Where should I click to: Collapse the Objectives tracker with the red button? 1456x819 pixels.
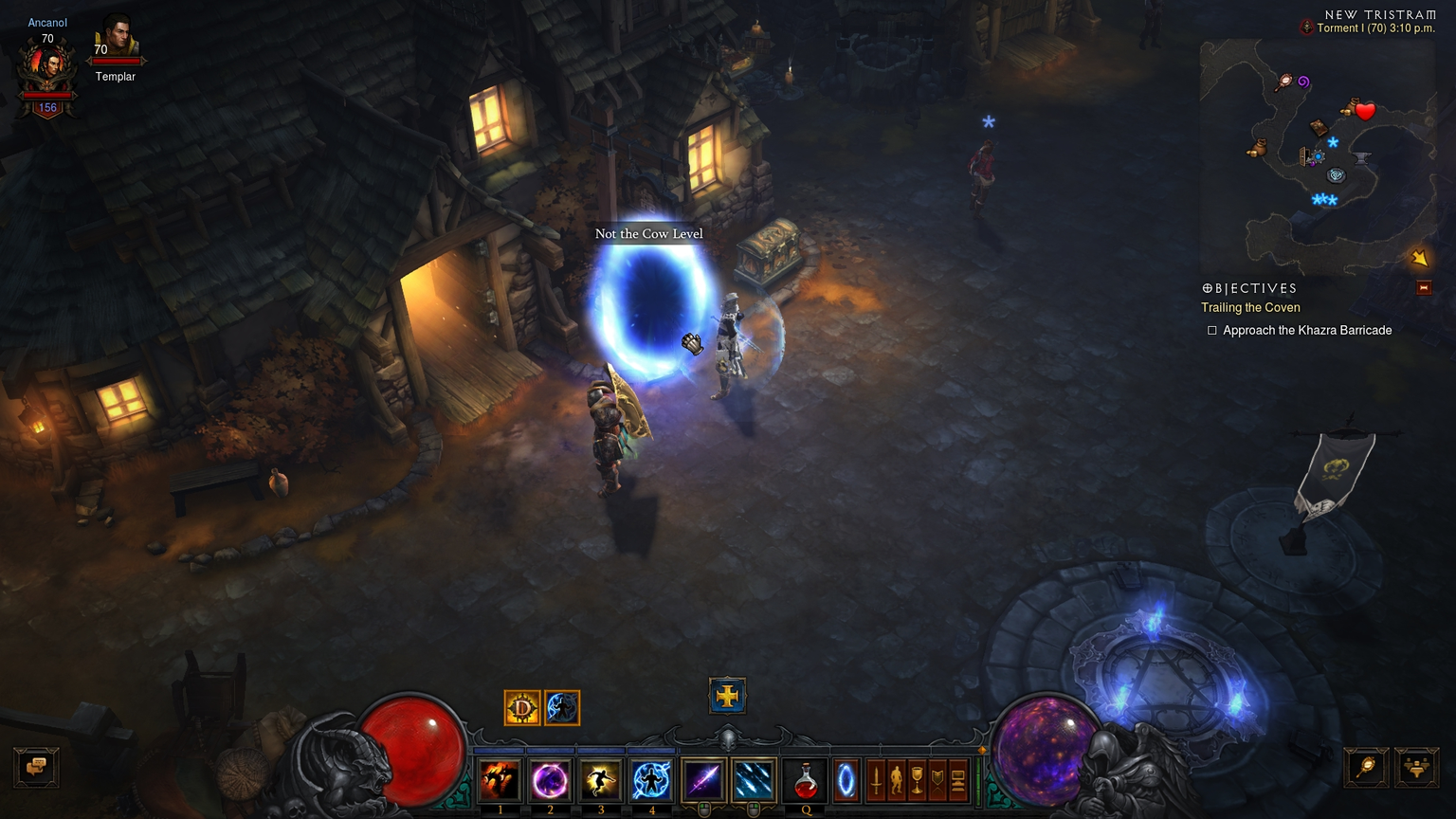coord(1424,287)
